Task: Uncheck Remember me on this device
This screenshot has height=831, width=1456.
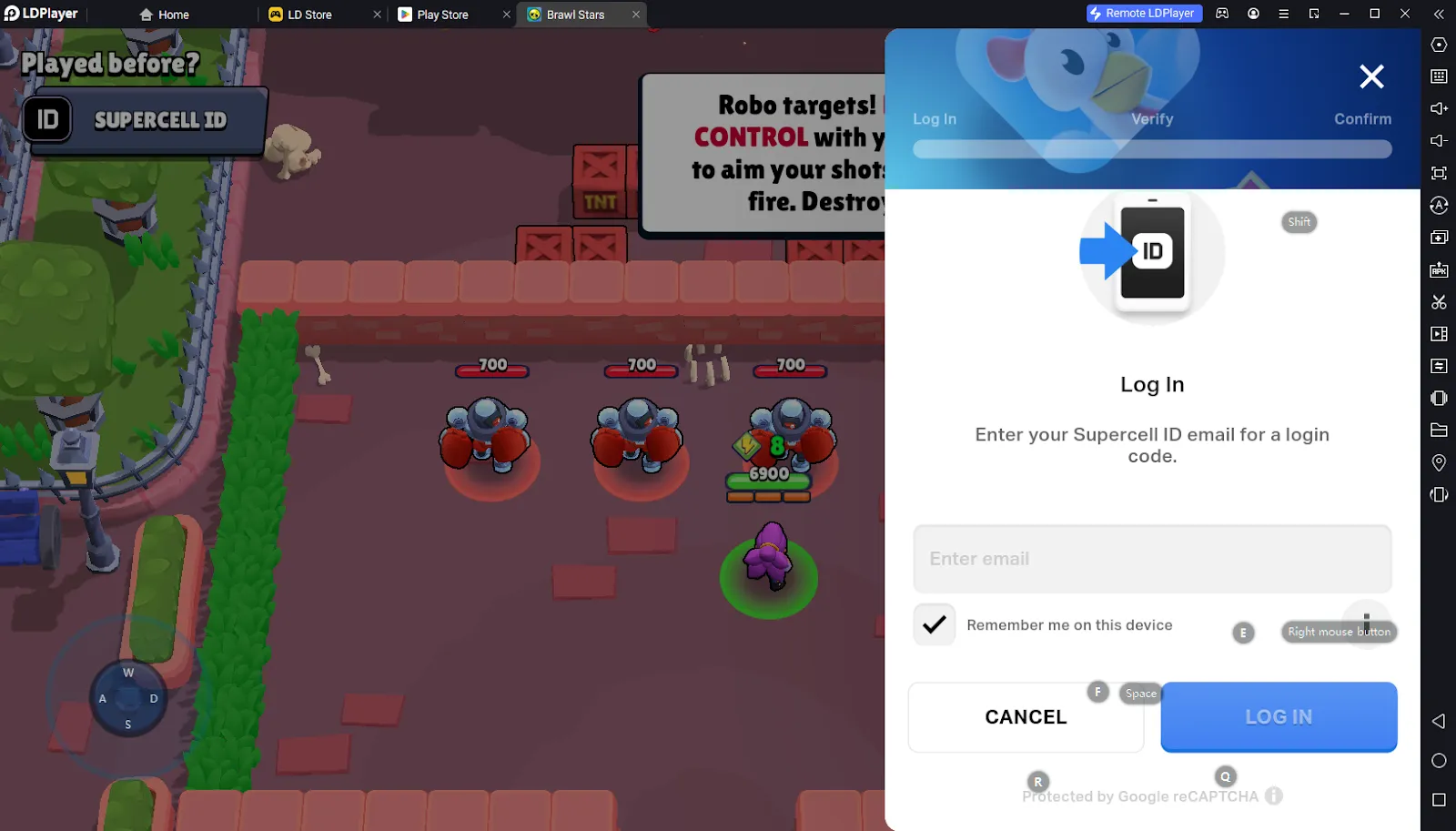Action: coord(934,624)
